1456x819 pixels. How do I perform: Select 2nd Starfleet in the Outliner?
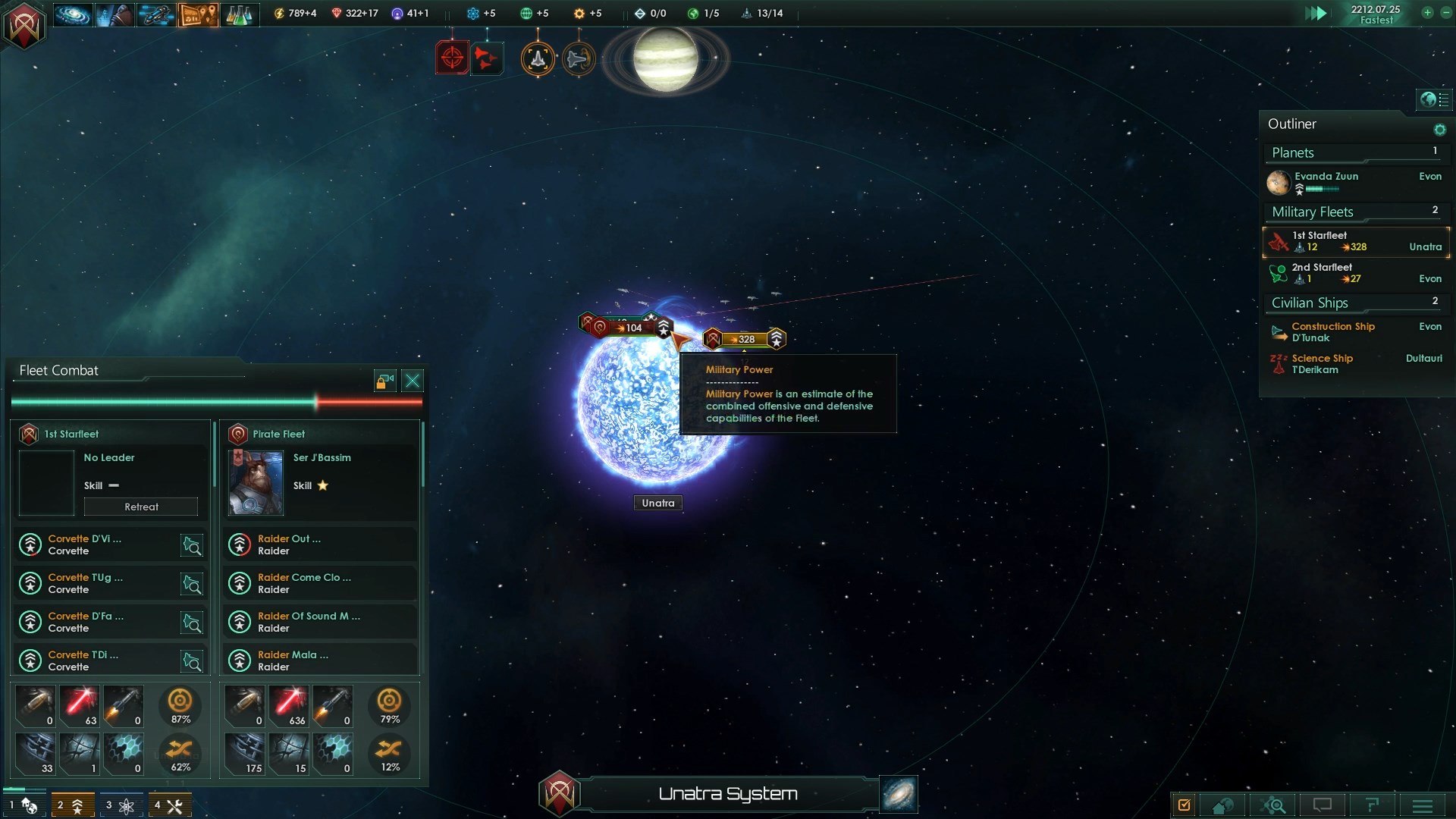click(x=1356, y=273)
